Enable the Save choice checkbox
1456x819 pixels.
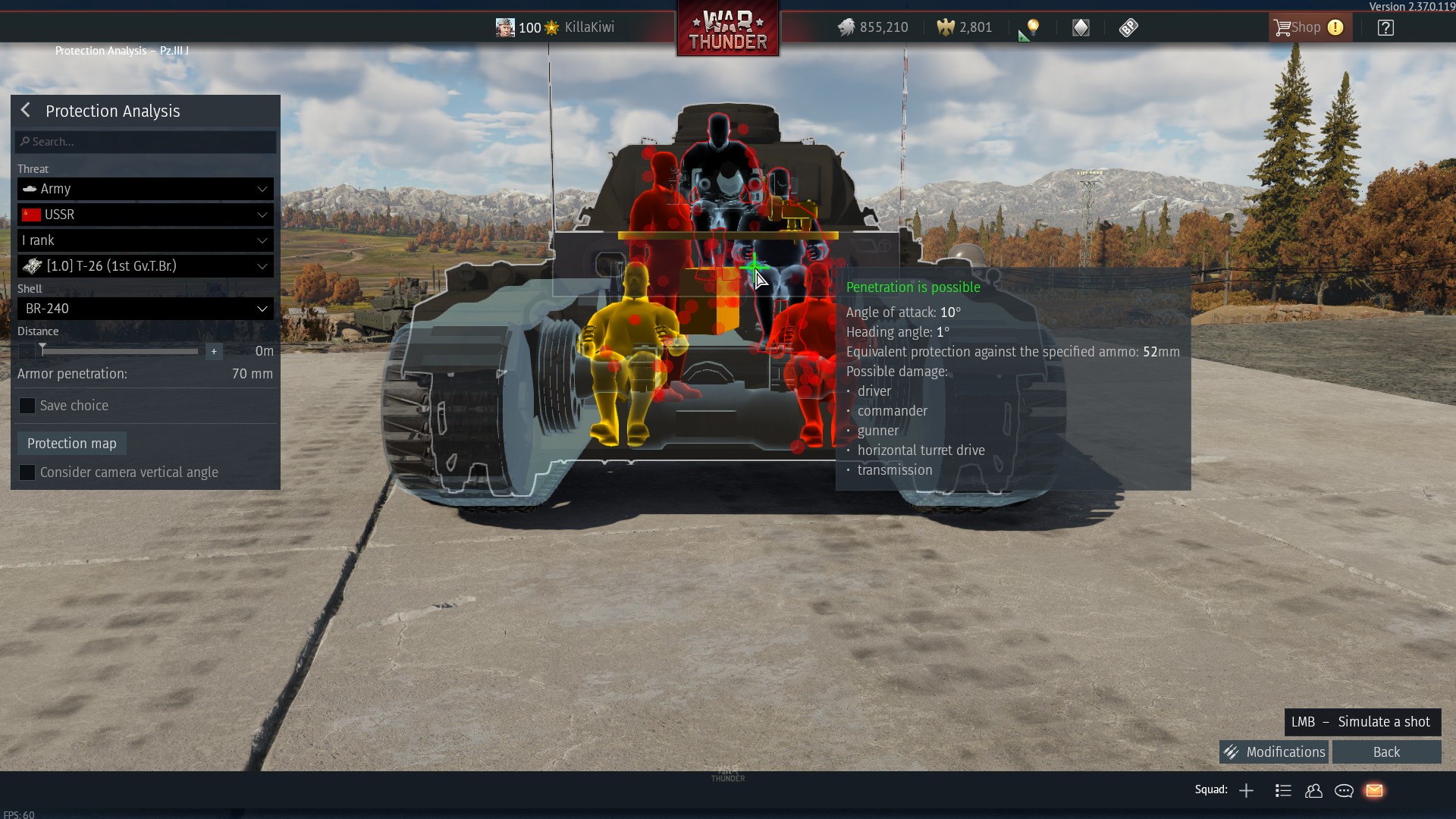27,405
